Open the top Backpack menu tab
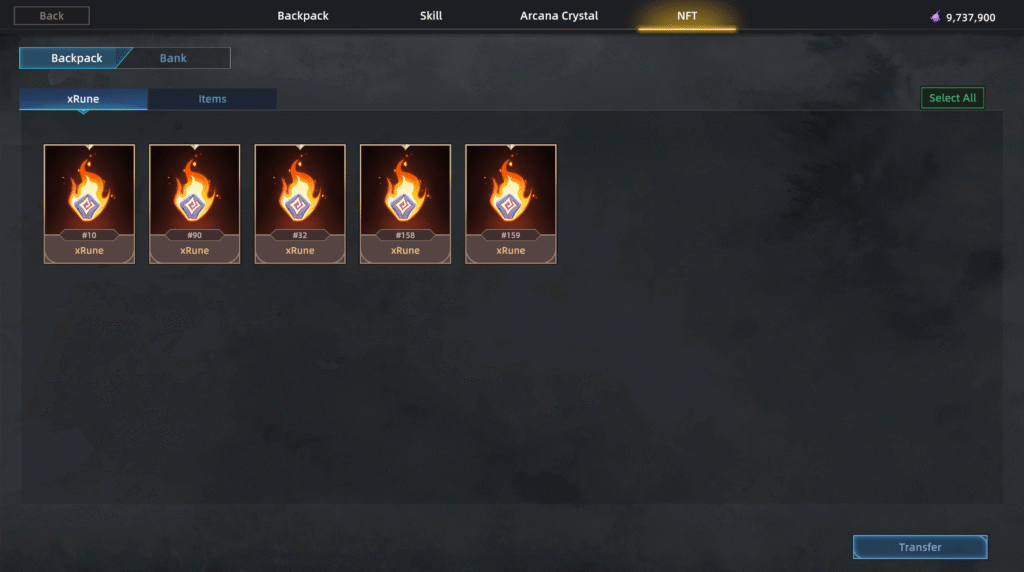The width and height of the screenshot is (1024, 572). [x=303, y=16]
